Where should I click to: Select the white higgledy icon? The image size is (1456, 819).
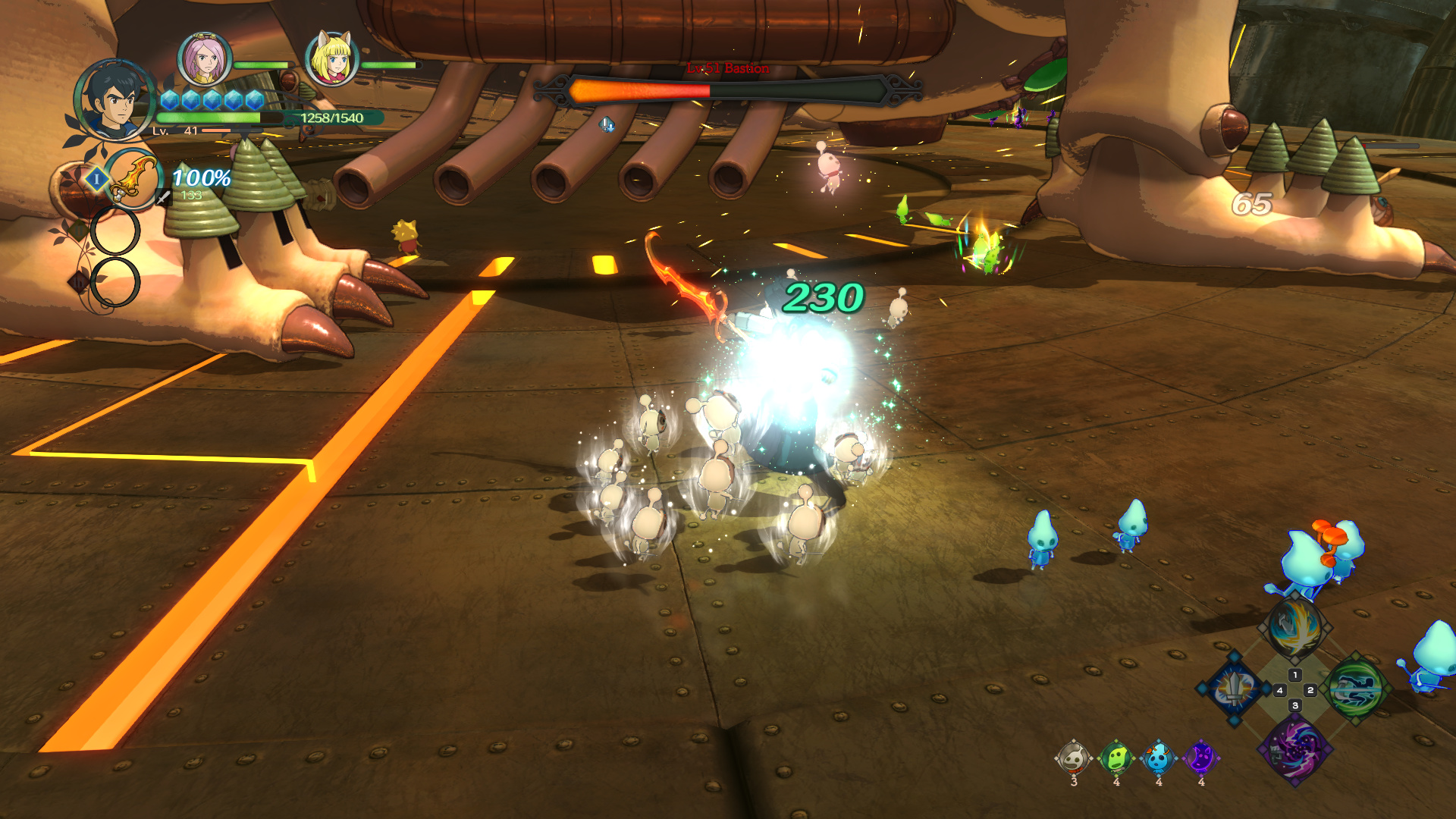point(1073,758)
